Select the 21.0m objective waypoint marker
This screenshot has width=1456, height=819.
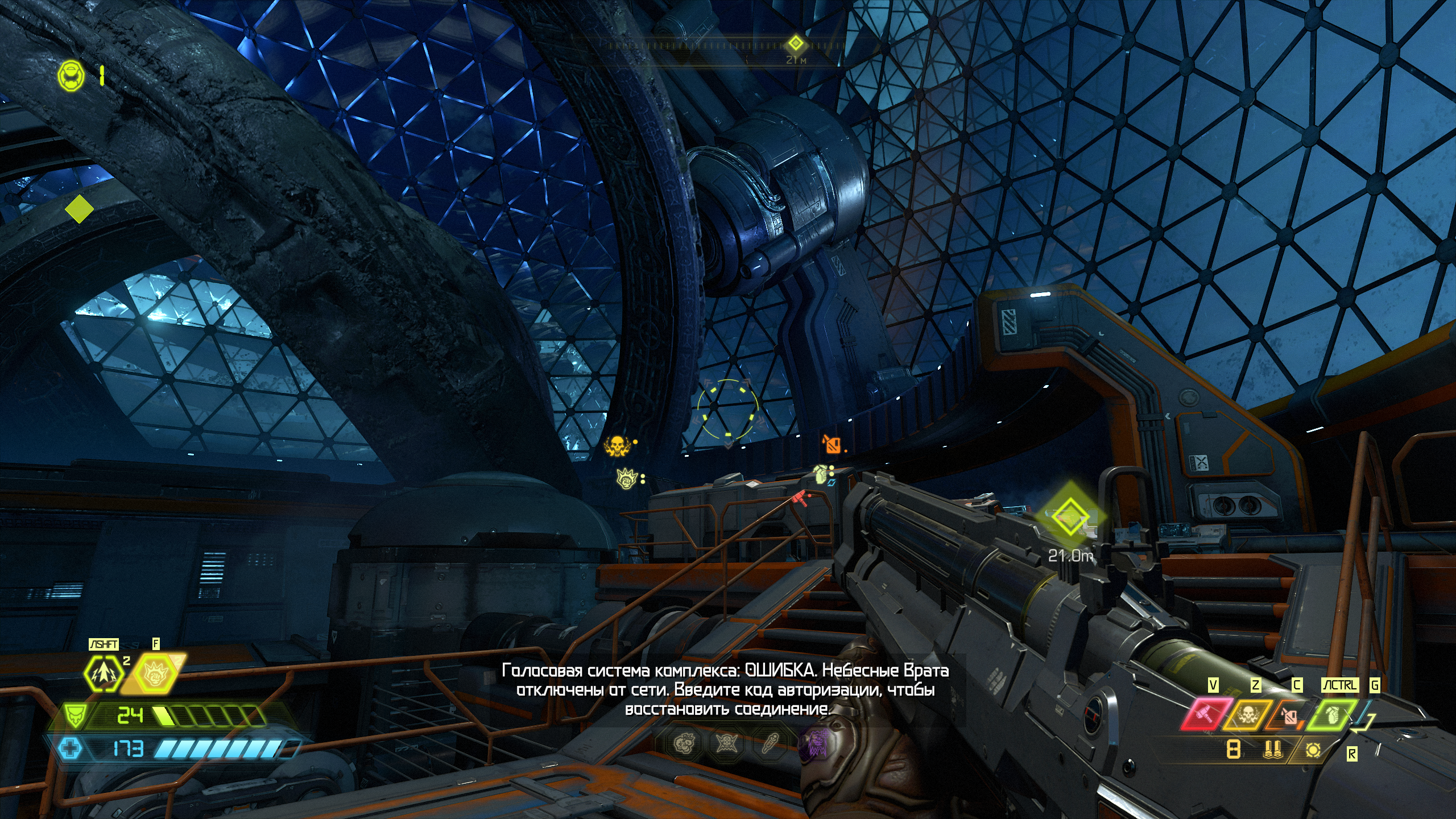[1070, 516]
